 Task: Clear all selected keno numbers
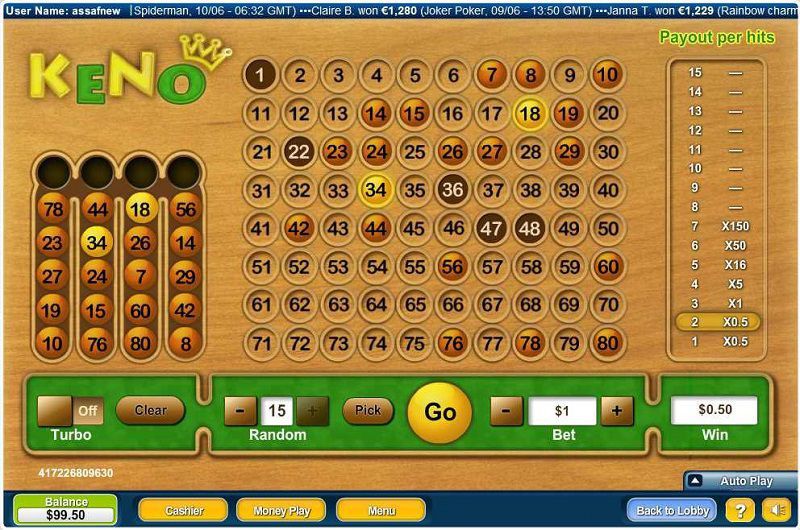(150, 410)
